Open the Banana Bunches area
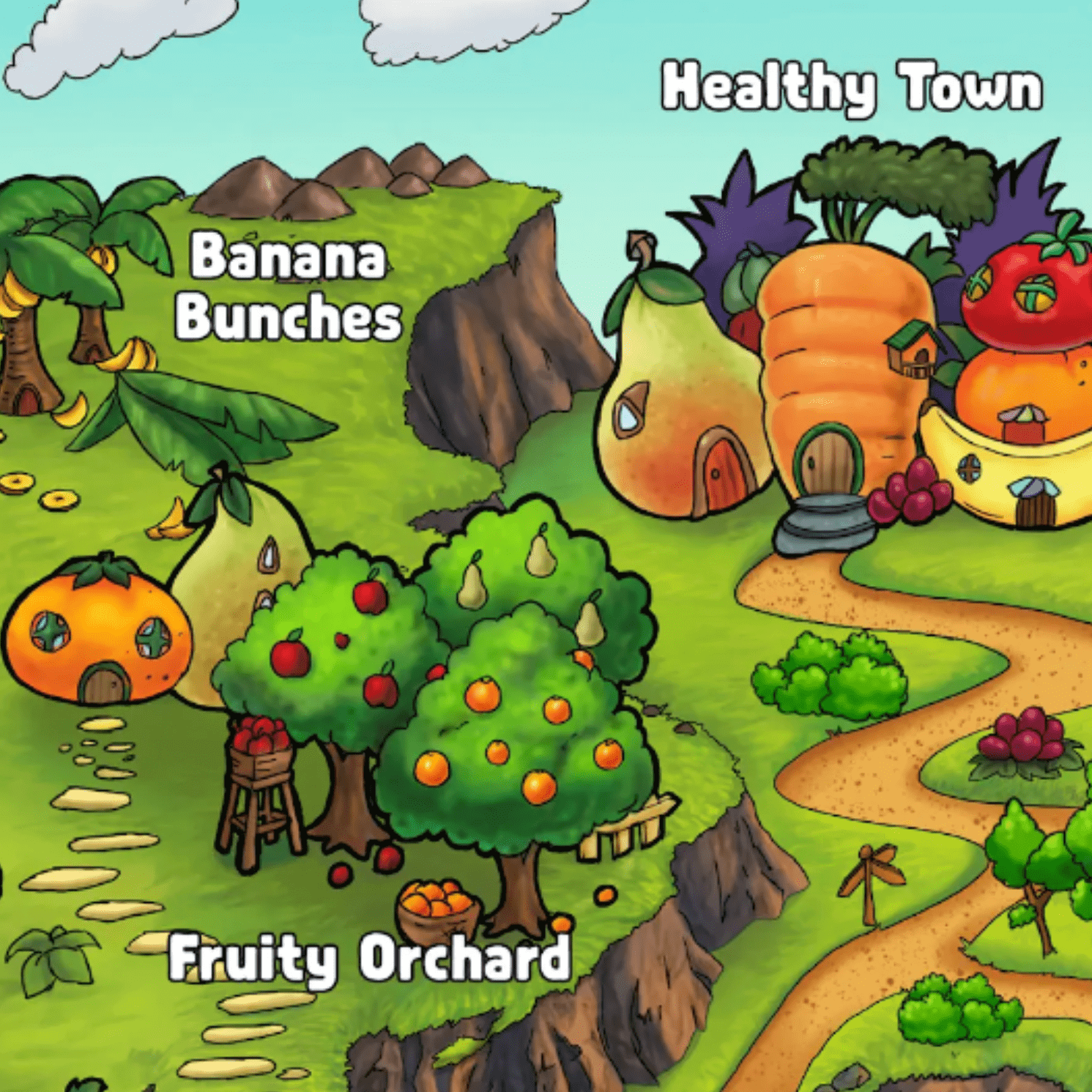This screenshot has height=1092, width=1092. click(288, 286)
